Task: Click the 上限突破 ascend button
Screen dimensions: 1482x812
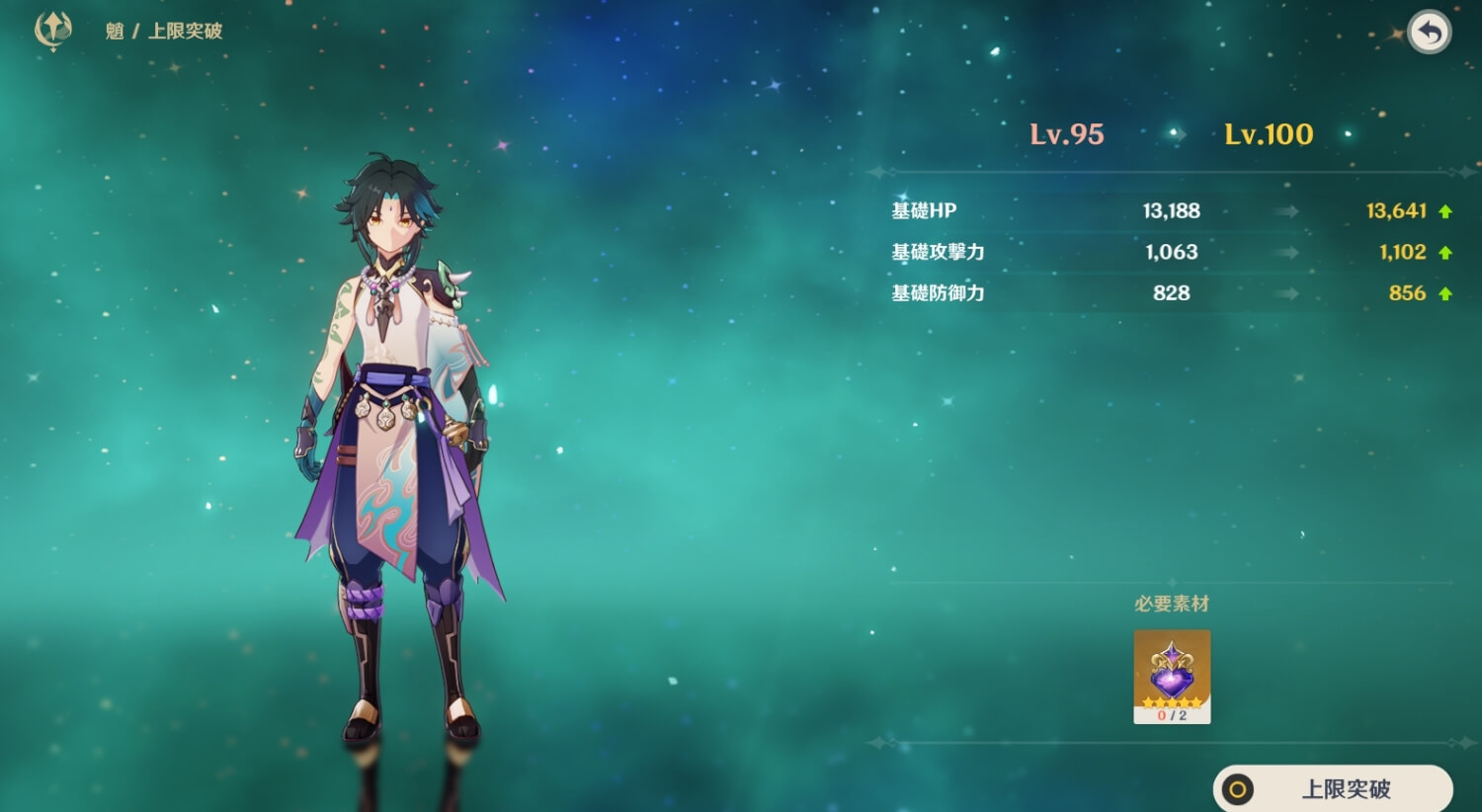Action: point(1333,788)
